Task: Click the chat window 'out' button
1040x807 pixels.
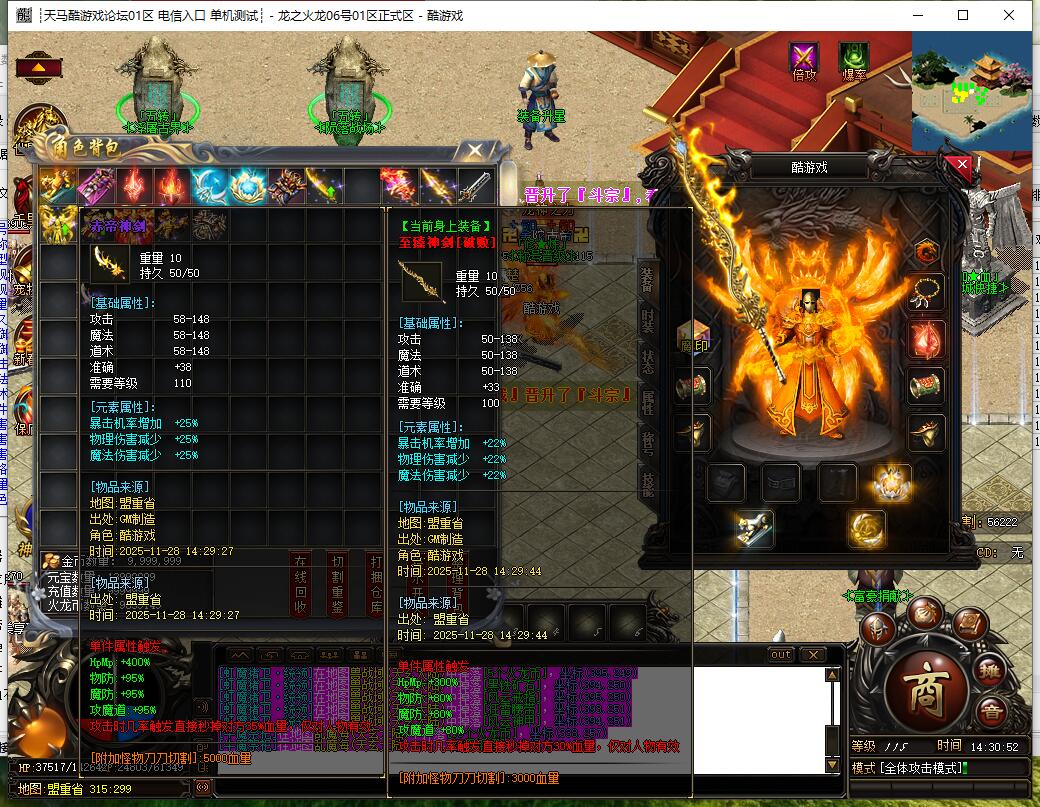Action: (x=781, y=654)
